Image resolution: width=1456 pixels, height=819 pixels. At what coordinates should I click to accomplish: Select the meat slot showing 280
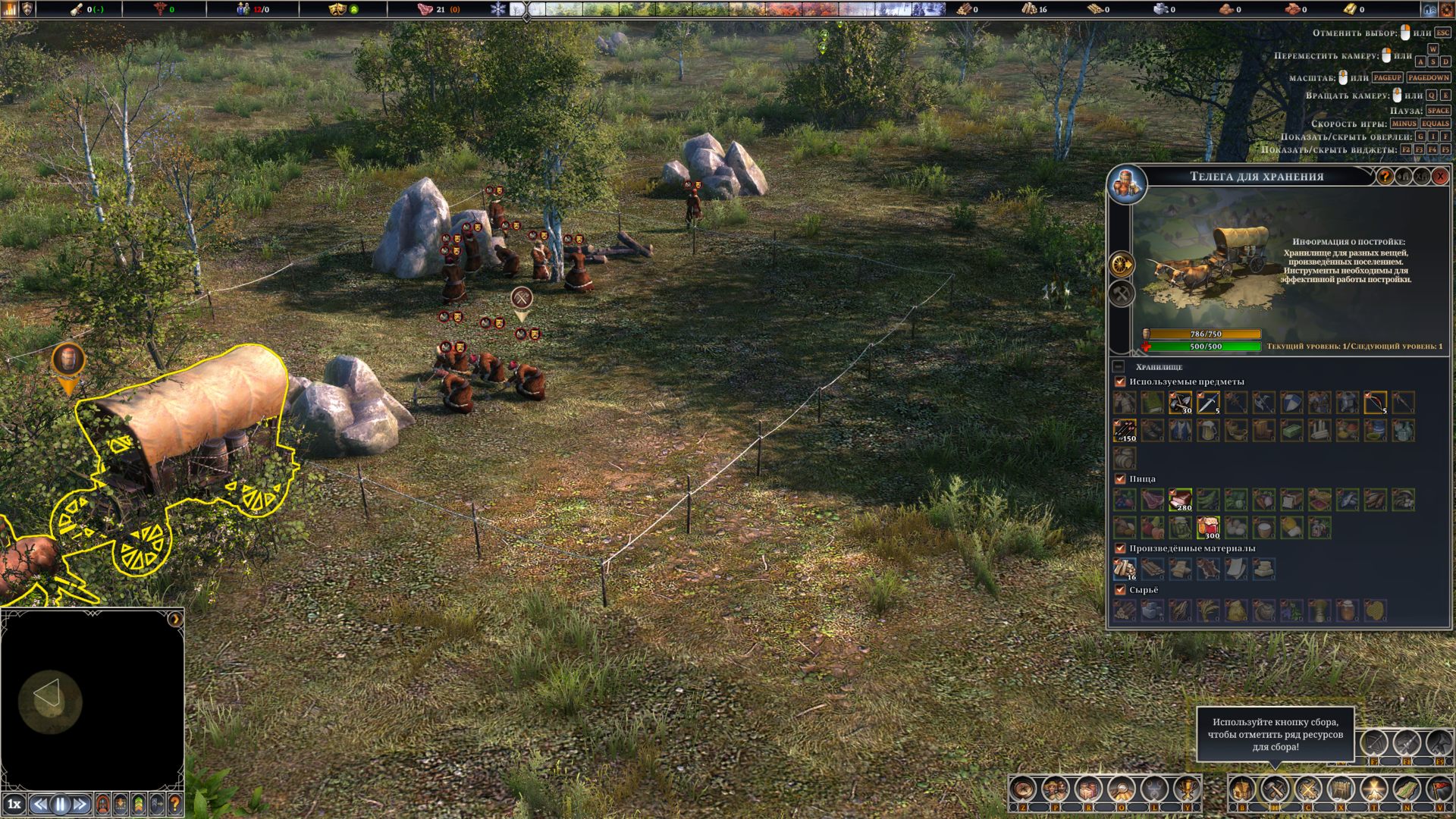coord(1180,500)
